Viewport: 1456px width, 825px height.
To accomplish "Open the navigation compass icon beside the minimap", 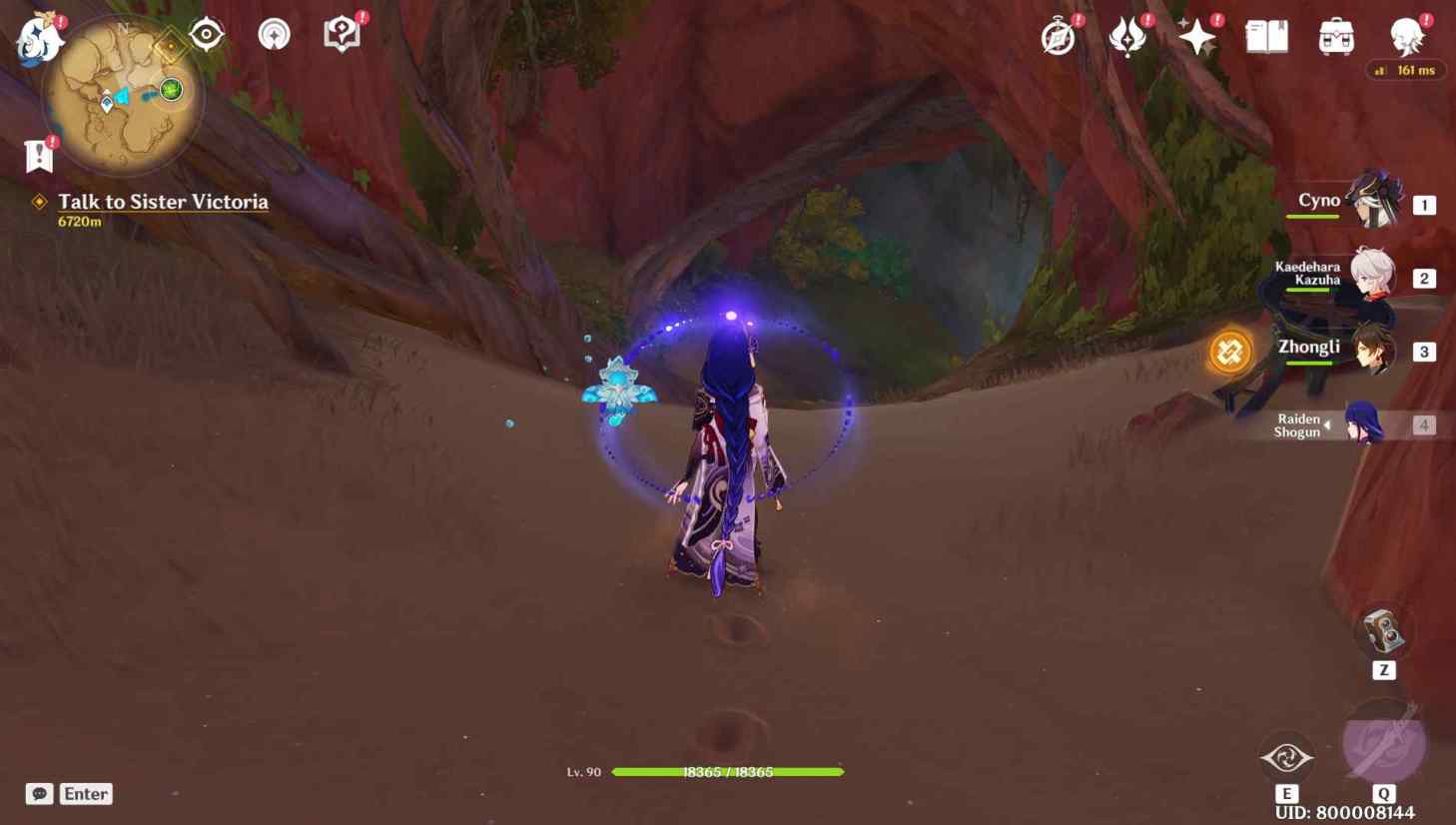I will 205,33.
